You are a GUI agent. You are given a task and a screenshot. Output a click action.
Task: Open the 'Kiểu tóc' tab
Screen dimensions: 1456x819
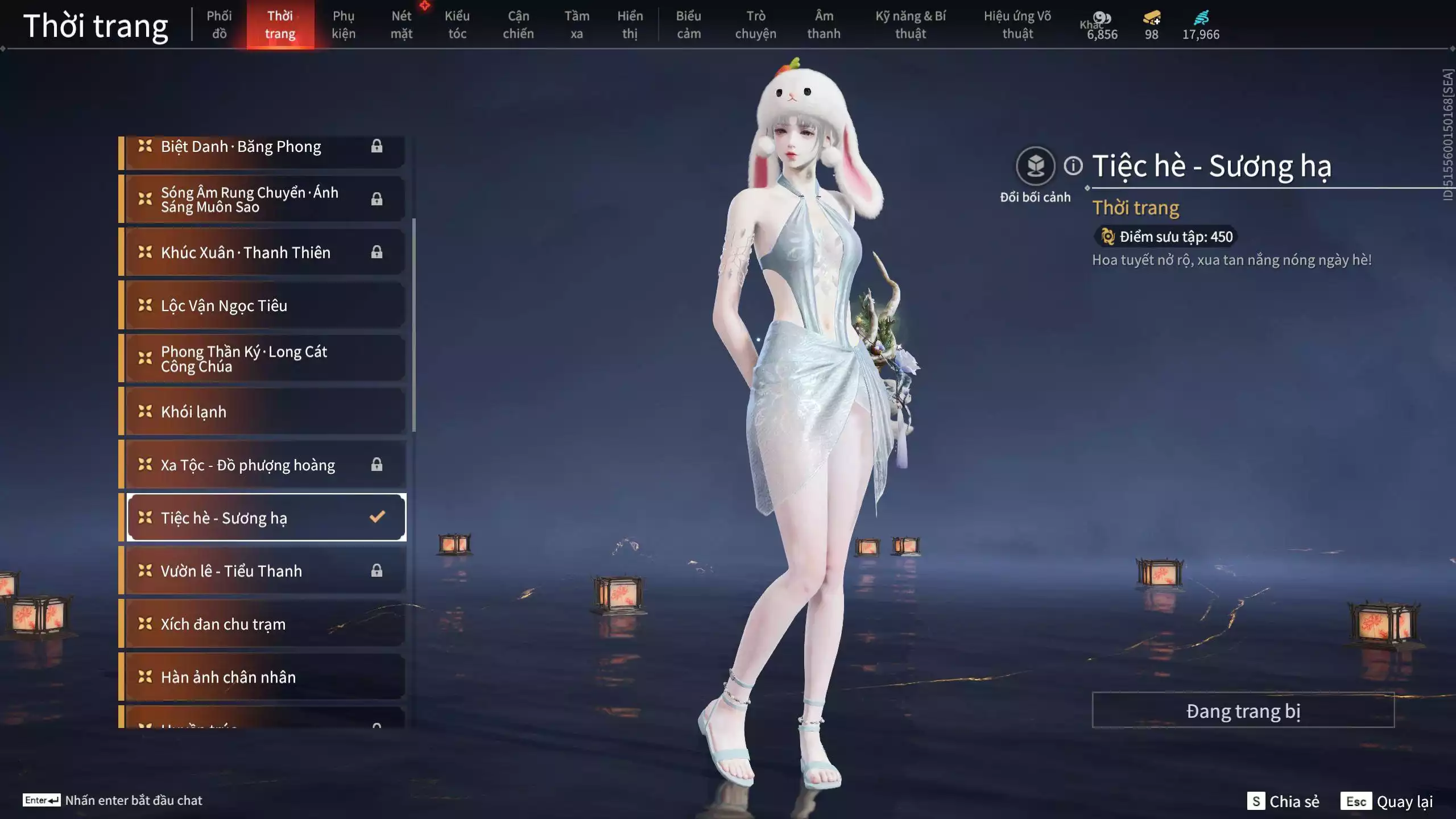tap(457, 24)
